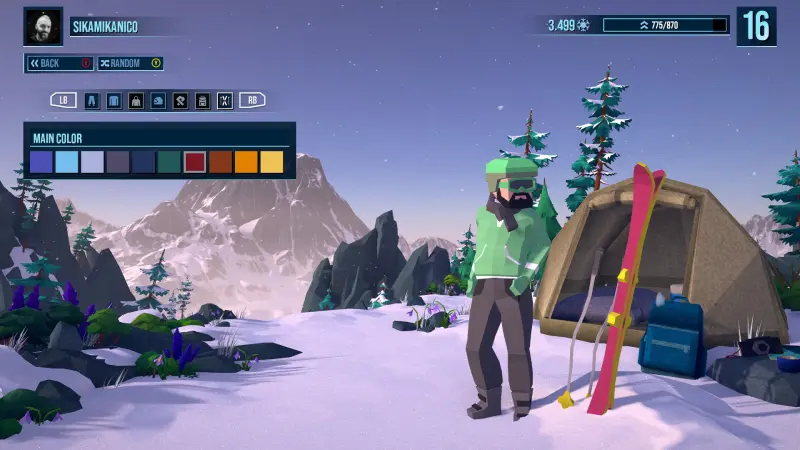This screenshot has height=450, width=800.
Task: Select the long-sleeve shirt category tab
Action: tap(114, 100)
